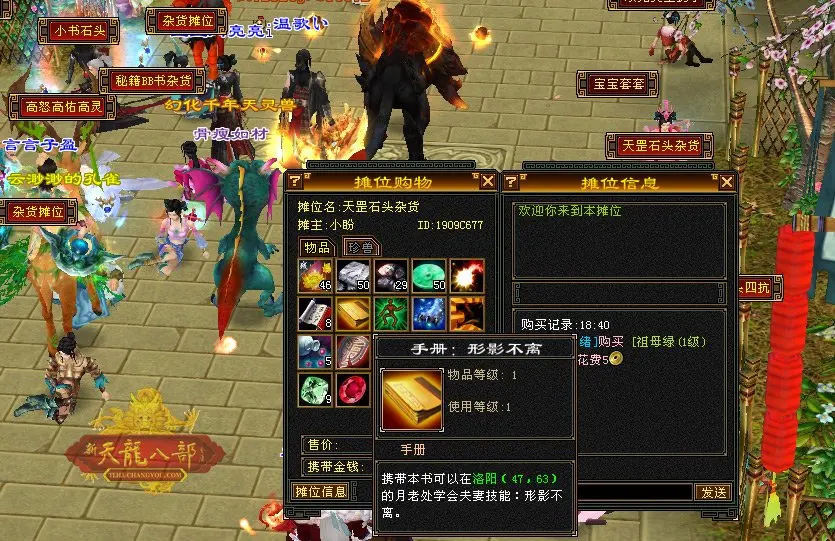Visit the 宝宝套套 stall sign
Viewport: 835px width, 541px height.
coord(618,84)
